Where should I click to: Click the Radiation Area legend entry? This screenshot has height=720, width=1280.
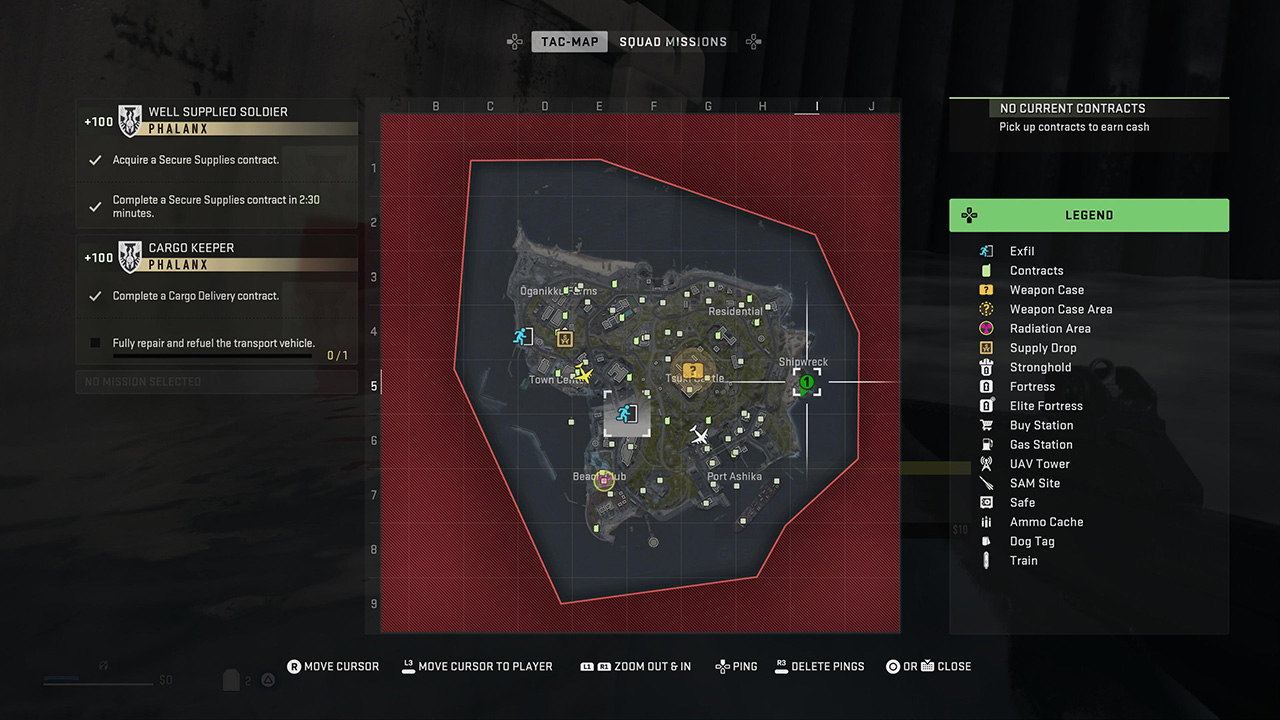point(1049,328)
